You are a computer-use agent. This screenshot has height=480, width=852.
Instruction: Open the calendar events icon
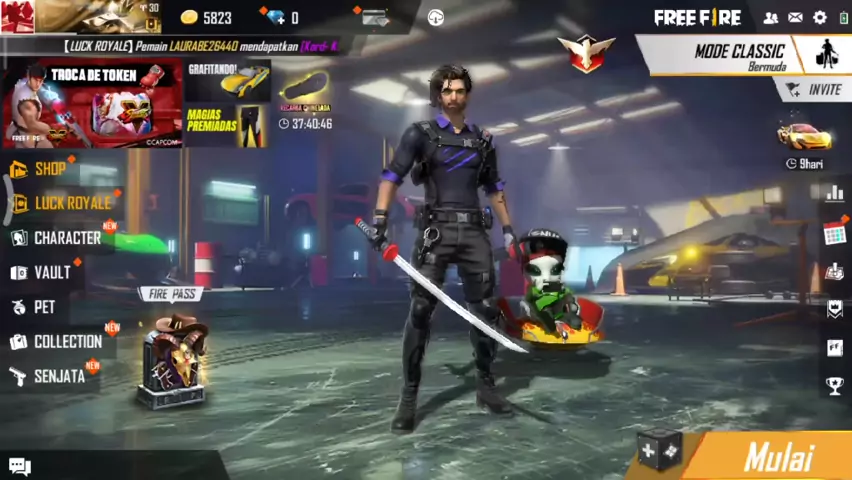pyautogui.click(x=834, y=233)
